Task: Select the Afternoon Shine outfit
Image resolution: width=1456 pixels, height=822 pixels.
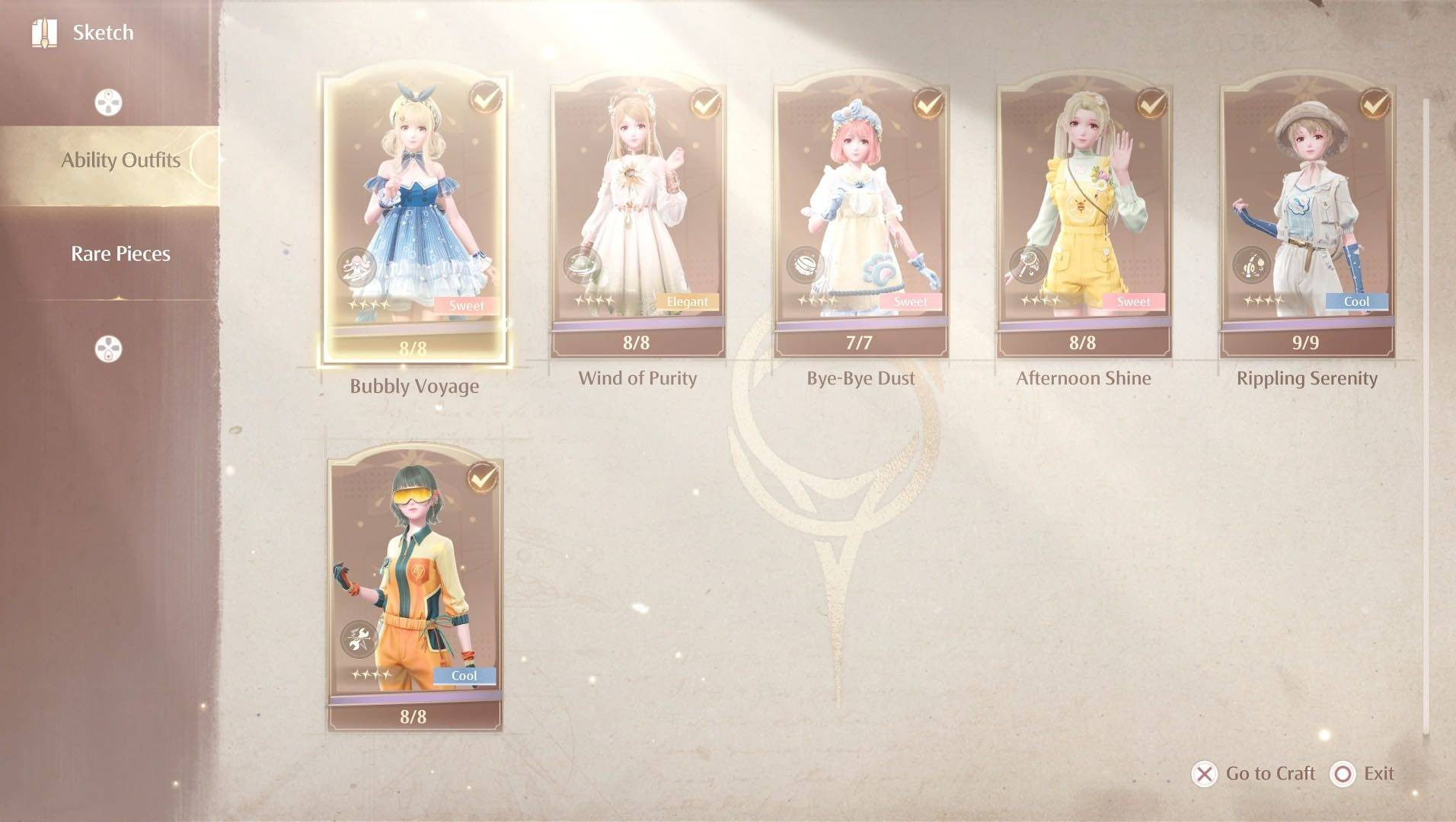Action: coord(1084,221)
